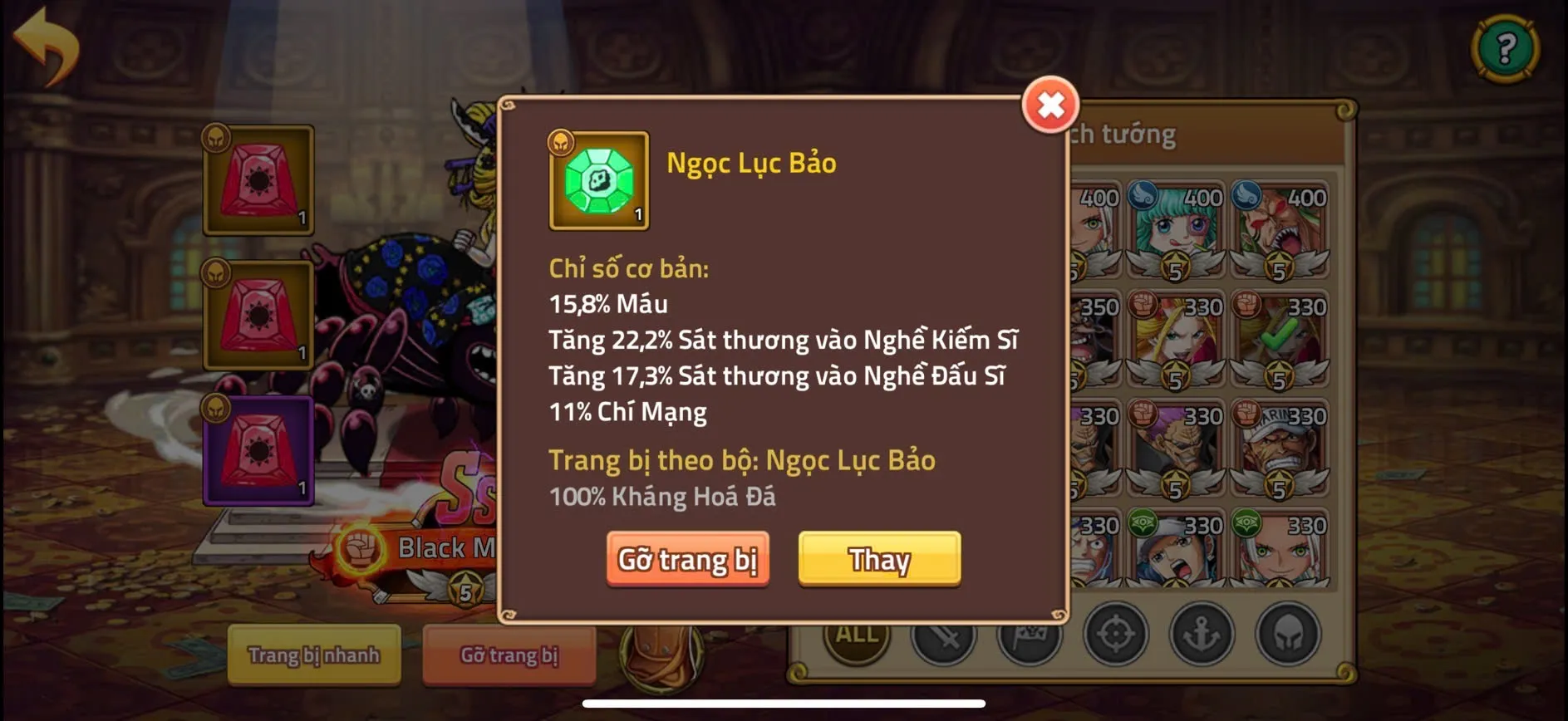Close the gem detail popup
Viewport: 1568px width, 721px height.
point(1049,105)
